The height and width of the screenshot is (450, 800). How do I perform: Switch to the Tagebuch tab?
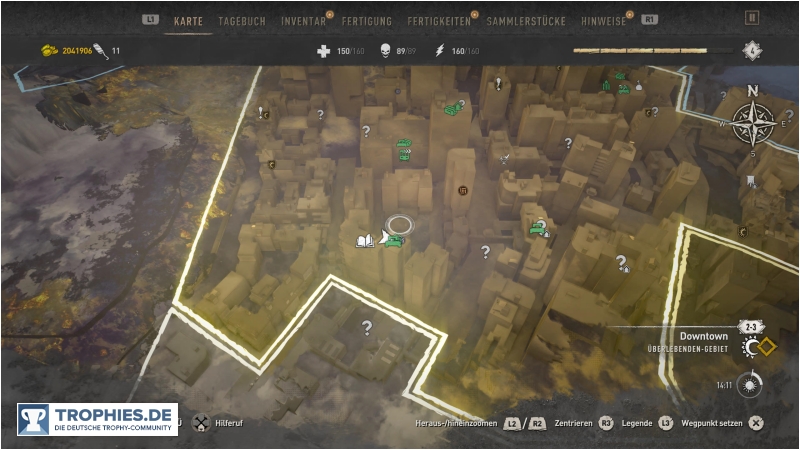point(242,20)
